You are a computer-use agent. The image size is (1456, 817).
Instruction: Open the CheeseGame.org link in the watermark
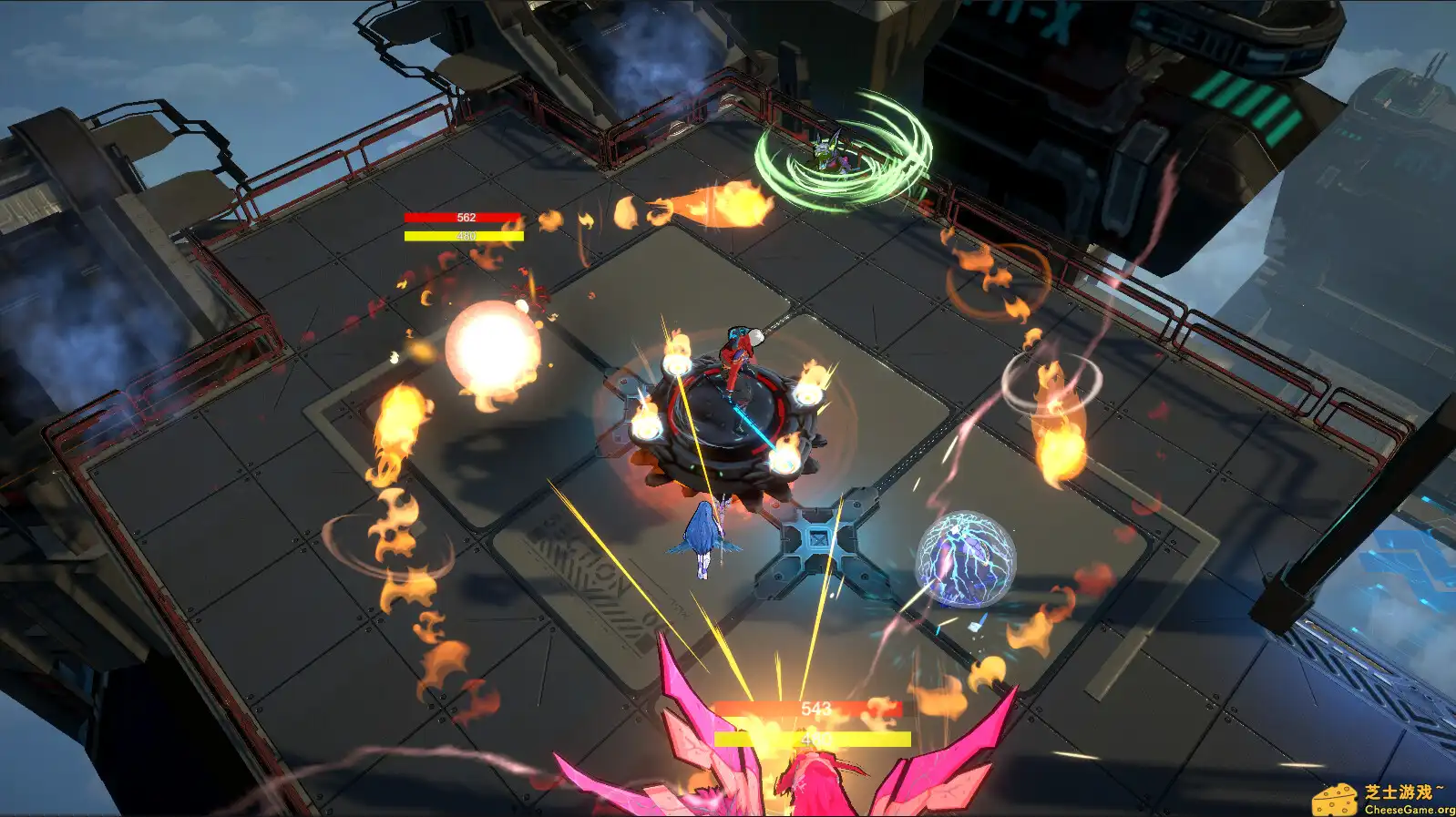tap(1403, 809)
